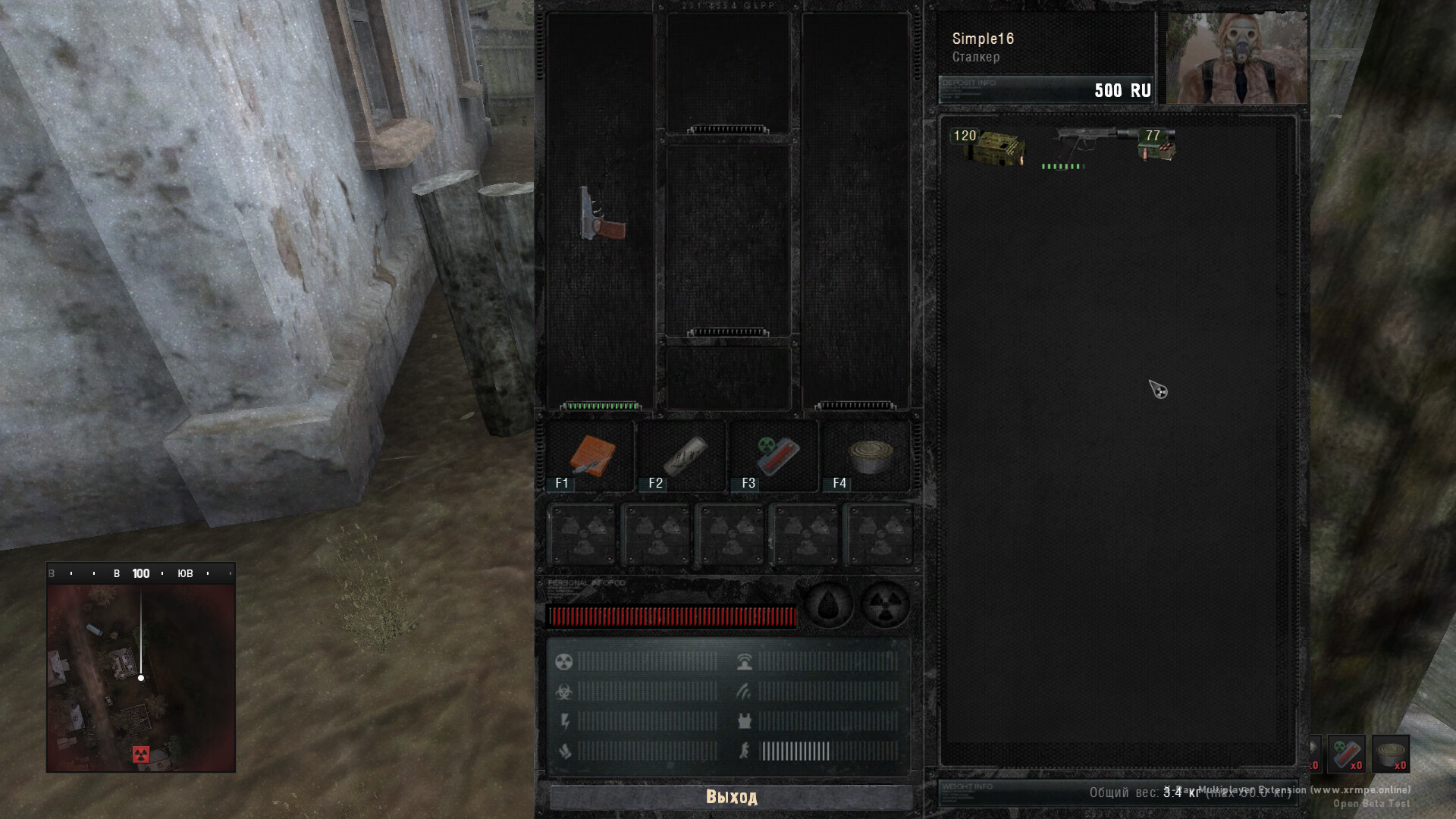The height and width of the screenshot is (819, 1456).
Task: Pick the F4 canned food slot
Action: pyautogui.click(x=869, y=457)
